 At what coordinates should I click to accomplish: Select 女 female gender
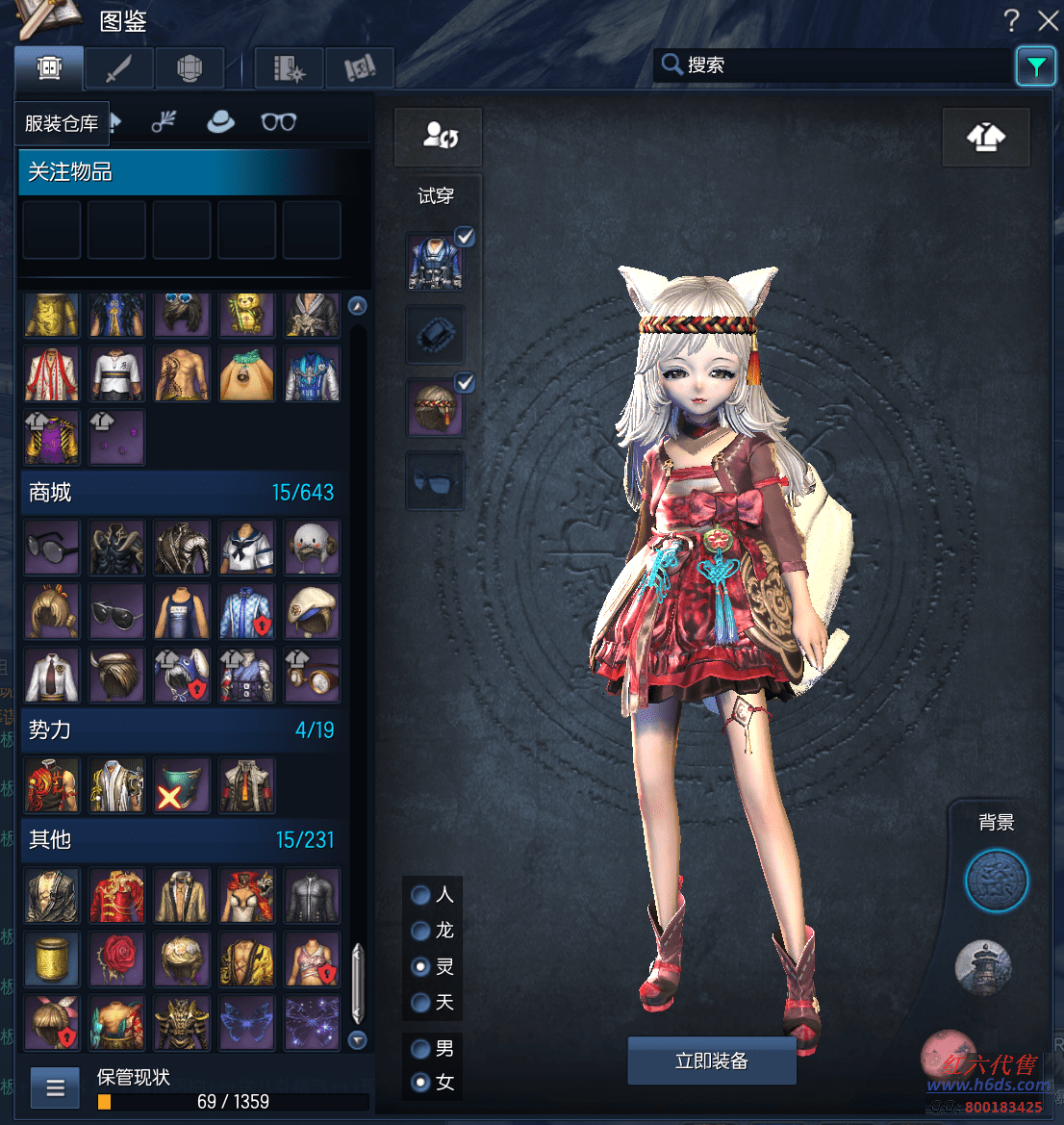(420, 1083)
